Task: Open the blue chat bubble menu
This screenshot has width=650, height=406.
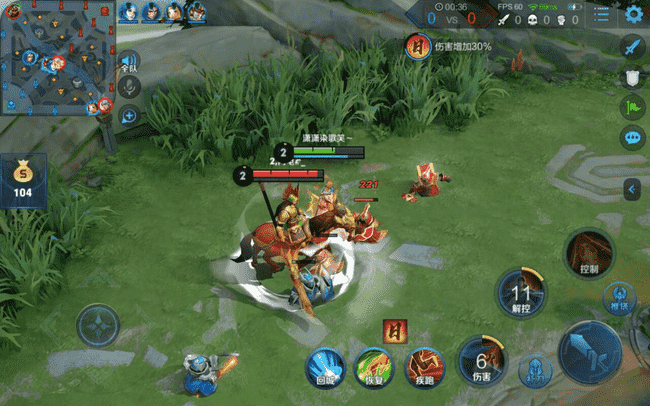Action: click(632, 137)
